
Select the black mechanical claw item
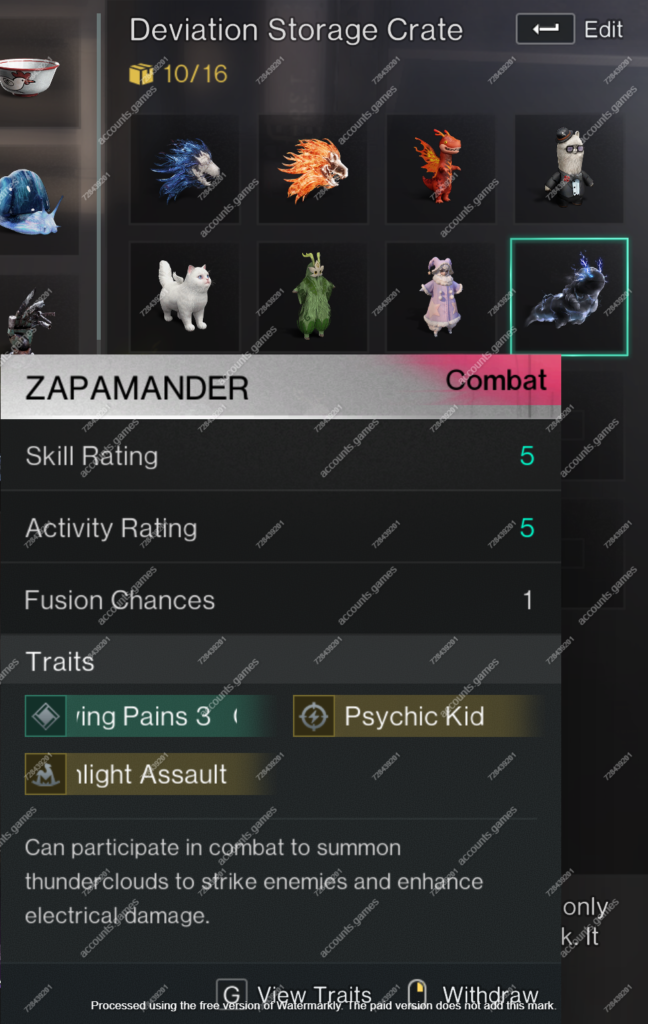tap(28, 320)
